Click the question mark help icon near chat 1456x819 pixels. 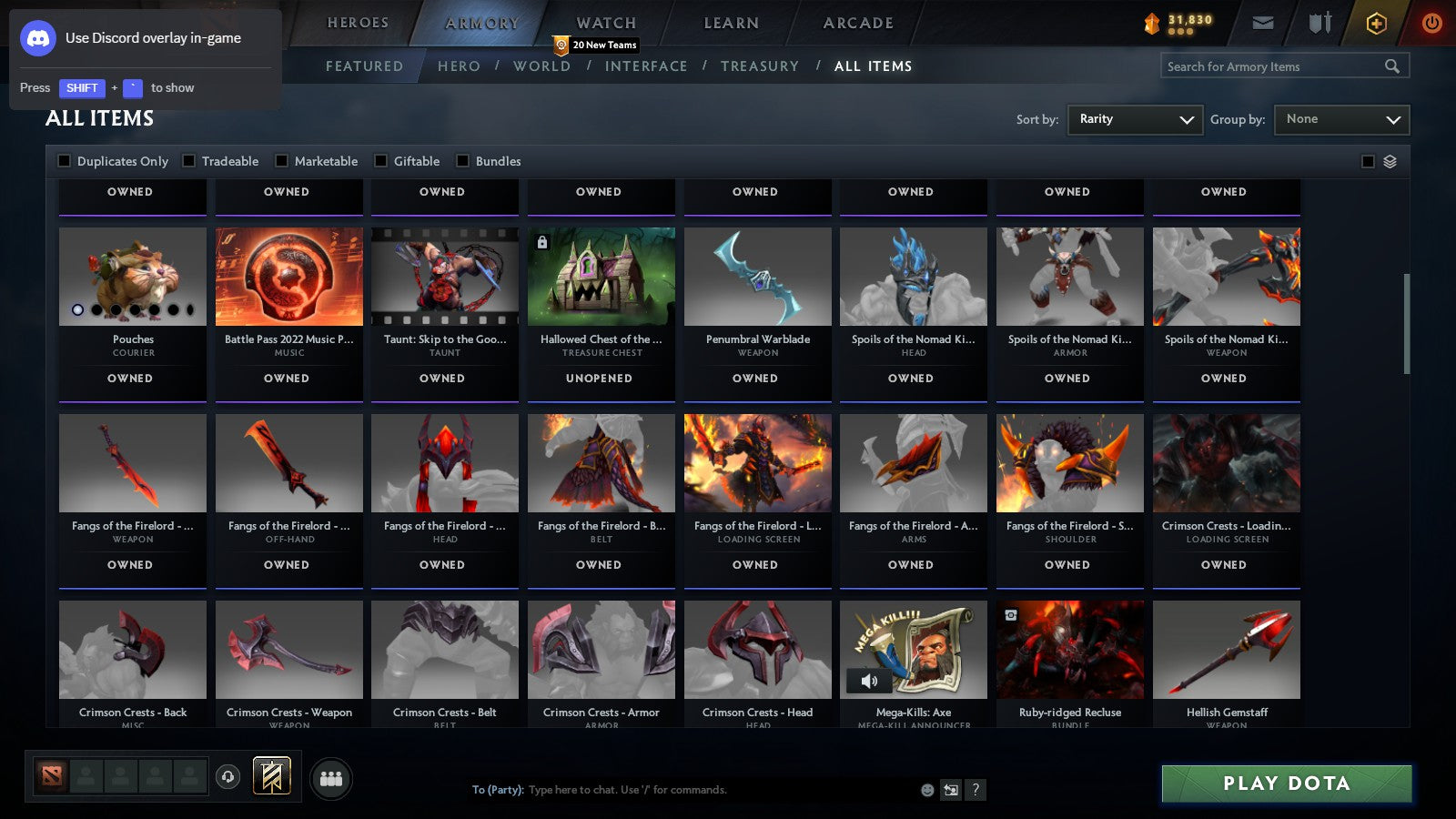[976, 791]
